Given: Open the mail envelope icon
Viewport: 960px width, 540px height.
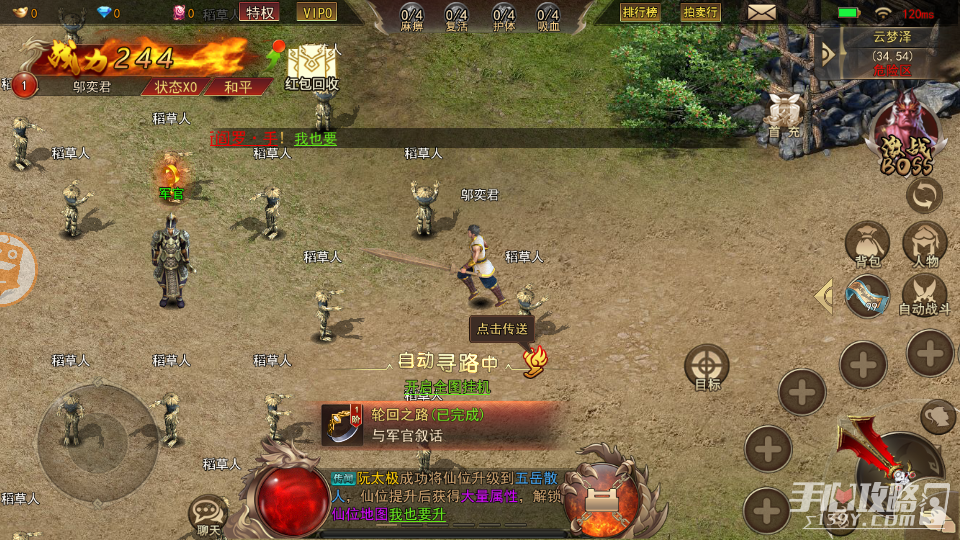Looking at the screenshot, I should point(762,13).
